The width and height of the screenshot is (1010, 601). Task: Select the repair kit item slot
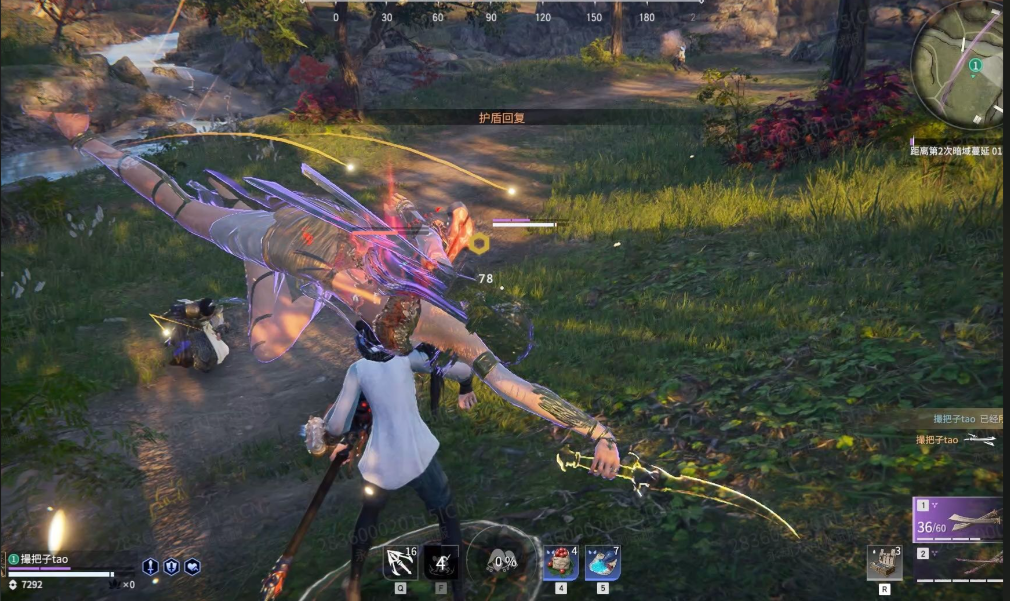(884, 563)
